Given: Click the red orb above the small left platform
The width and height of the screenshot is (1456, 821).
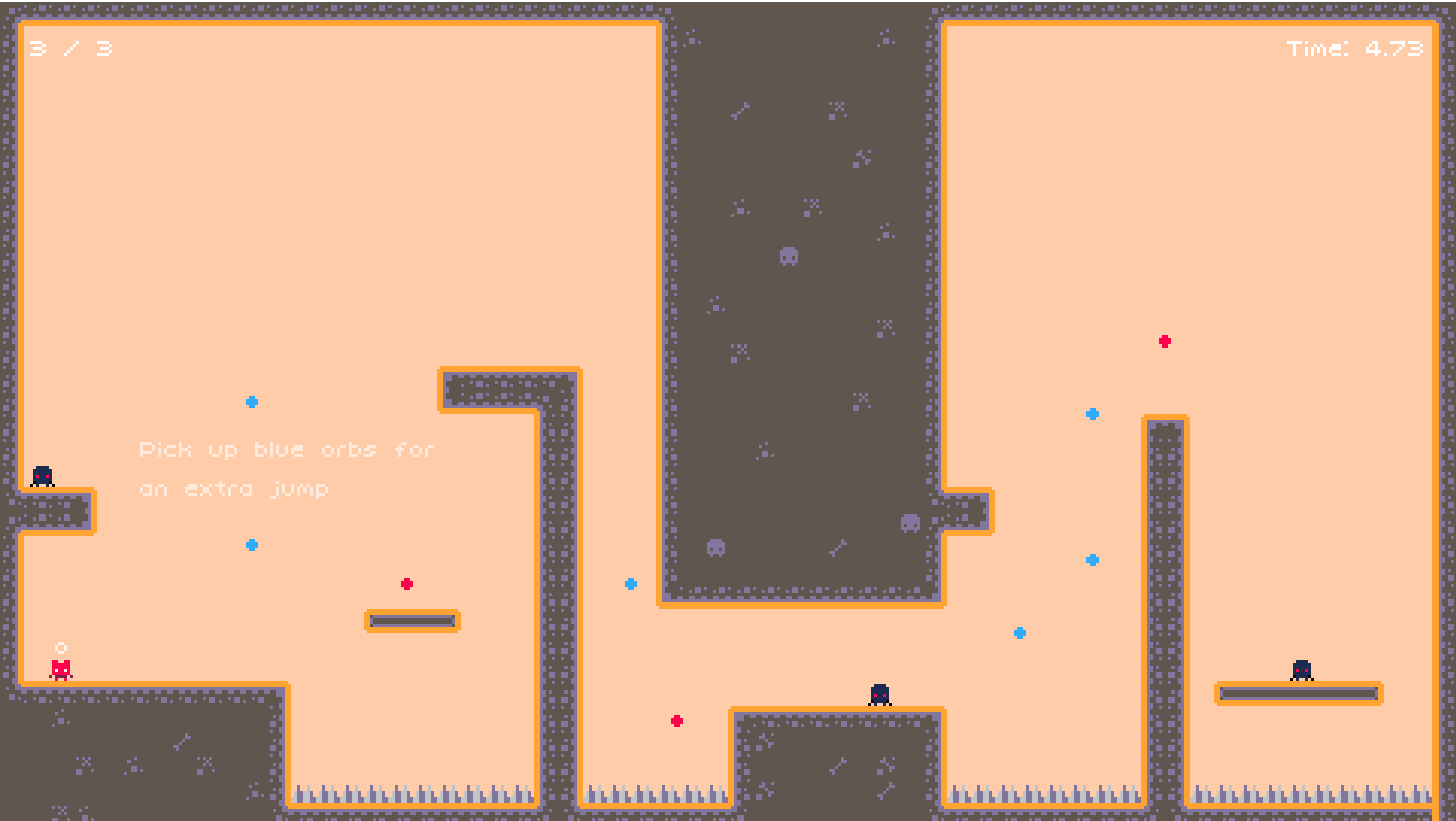Looking at the screenshot, I should (407, 584).
